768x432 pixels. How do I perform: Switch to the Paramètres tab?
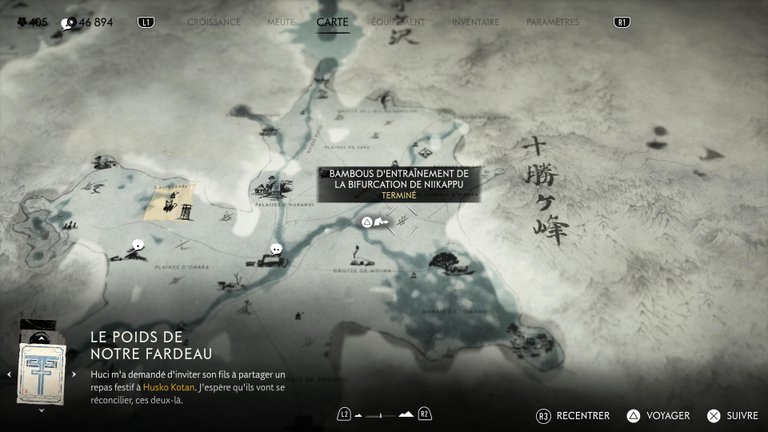[x=552, y=21]
